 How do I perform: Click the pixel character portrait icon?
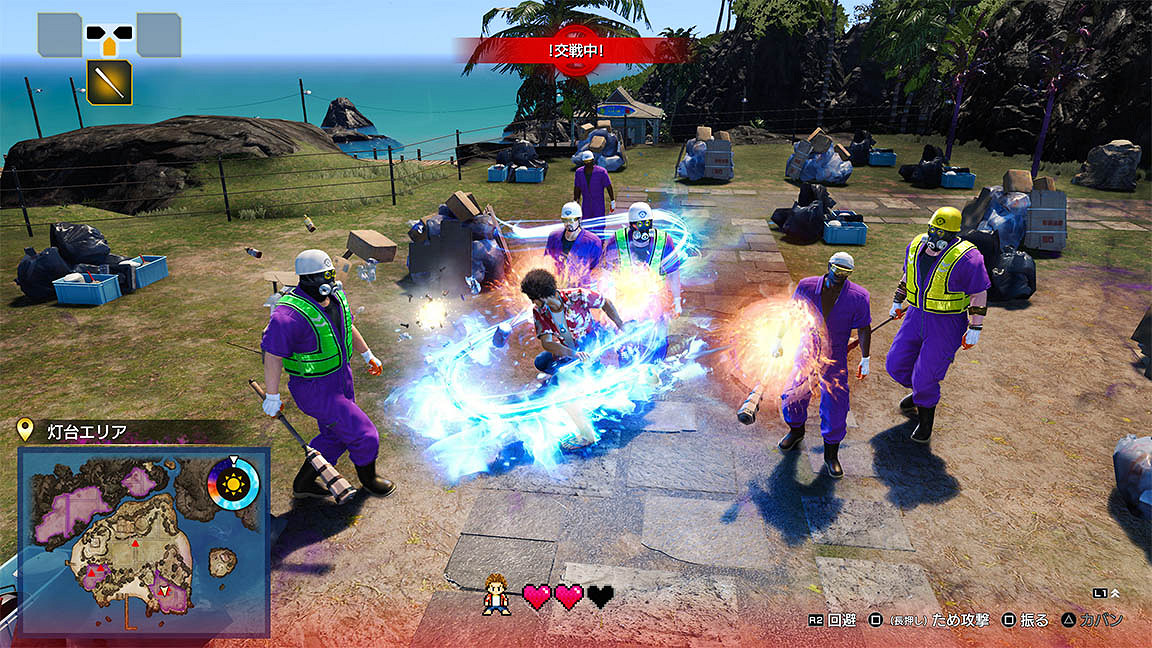pyautogui.click(x=495, y=595)
